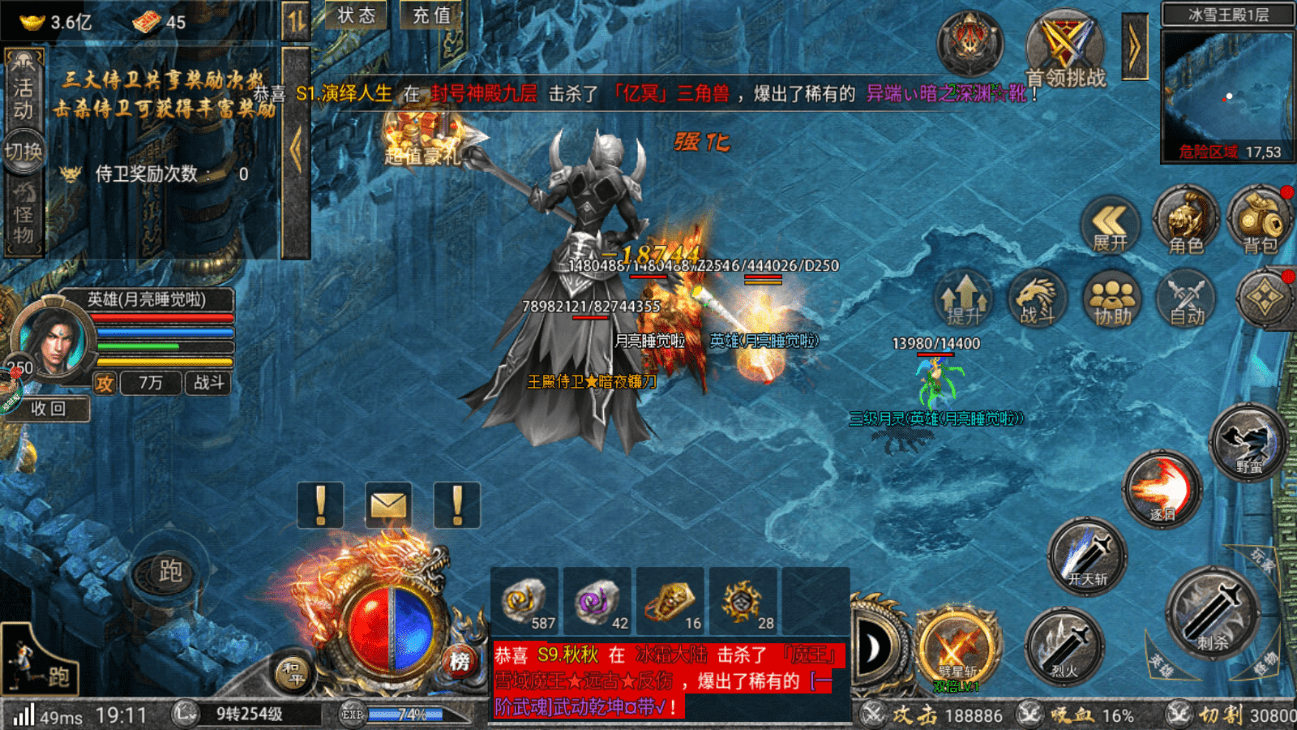Open the 充值 recharge button

pos(431,15)
